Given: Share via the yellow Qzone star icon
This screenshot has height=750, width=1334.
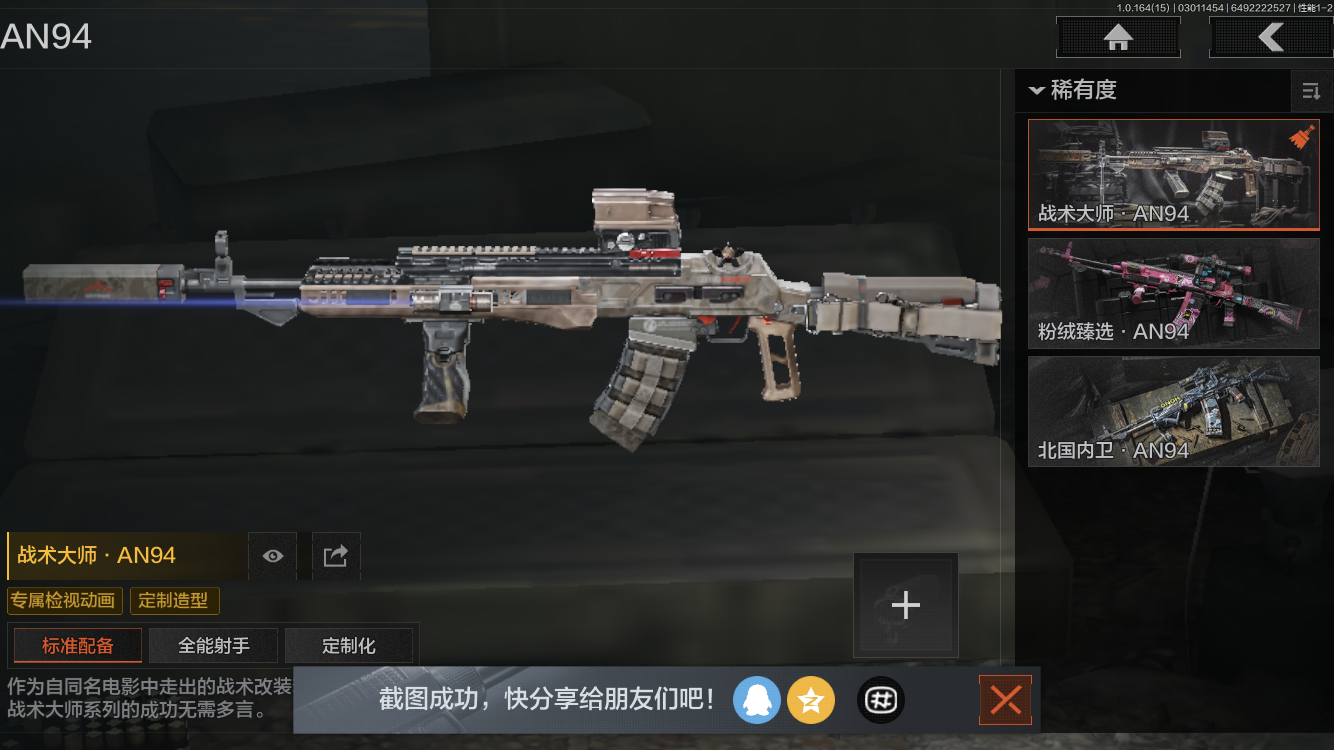Looking at the screenshot, I should [811, 700].
